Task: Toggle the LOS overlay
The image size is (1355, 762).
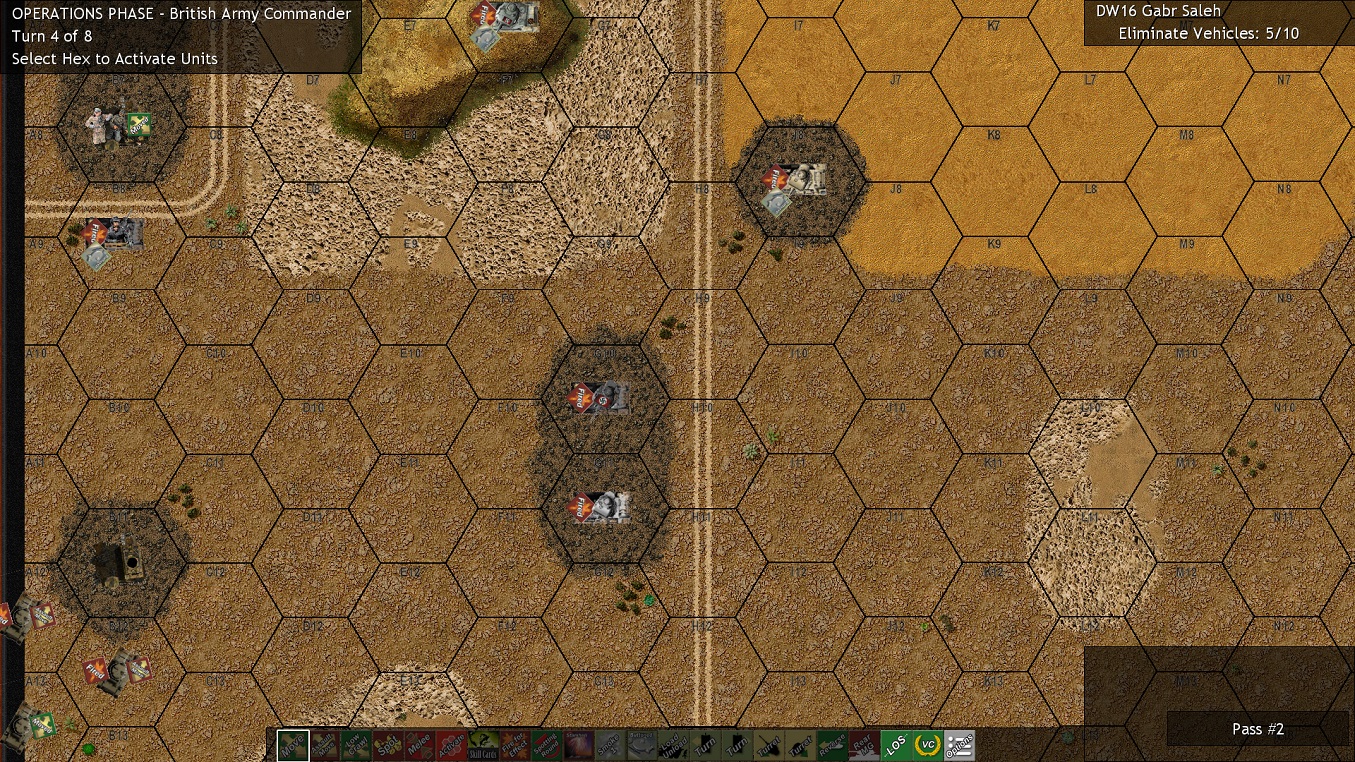Action: [x=894, y=743]
